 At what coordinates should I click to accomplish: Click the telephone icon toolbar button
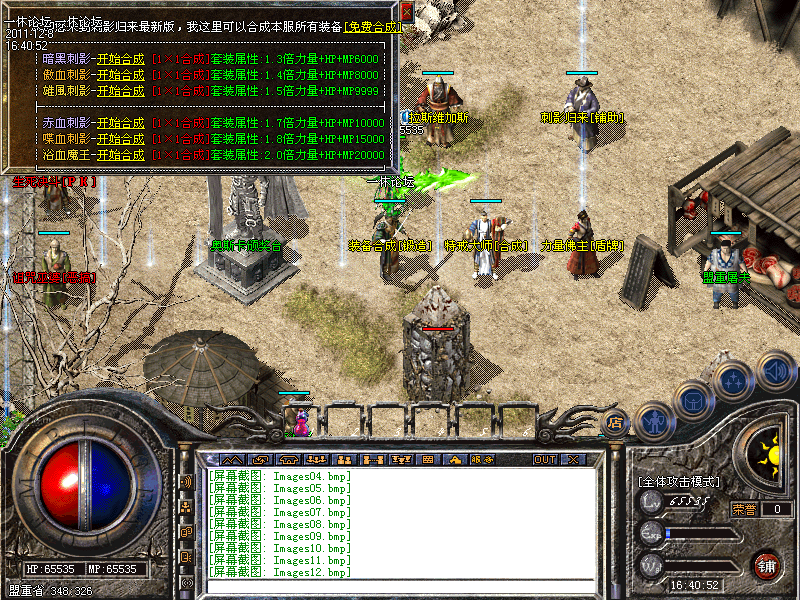290,460
